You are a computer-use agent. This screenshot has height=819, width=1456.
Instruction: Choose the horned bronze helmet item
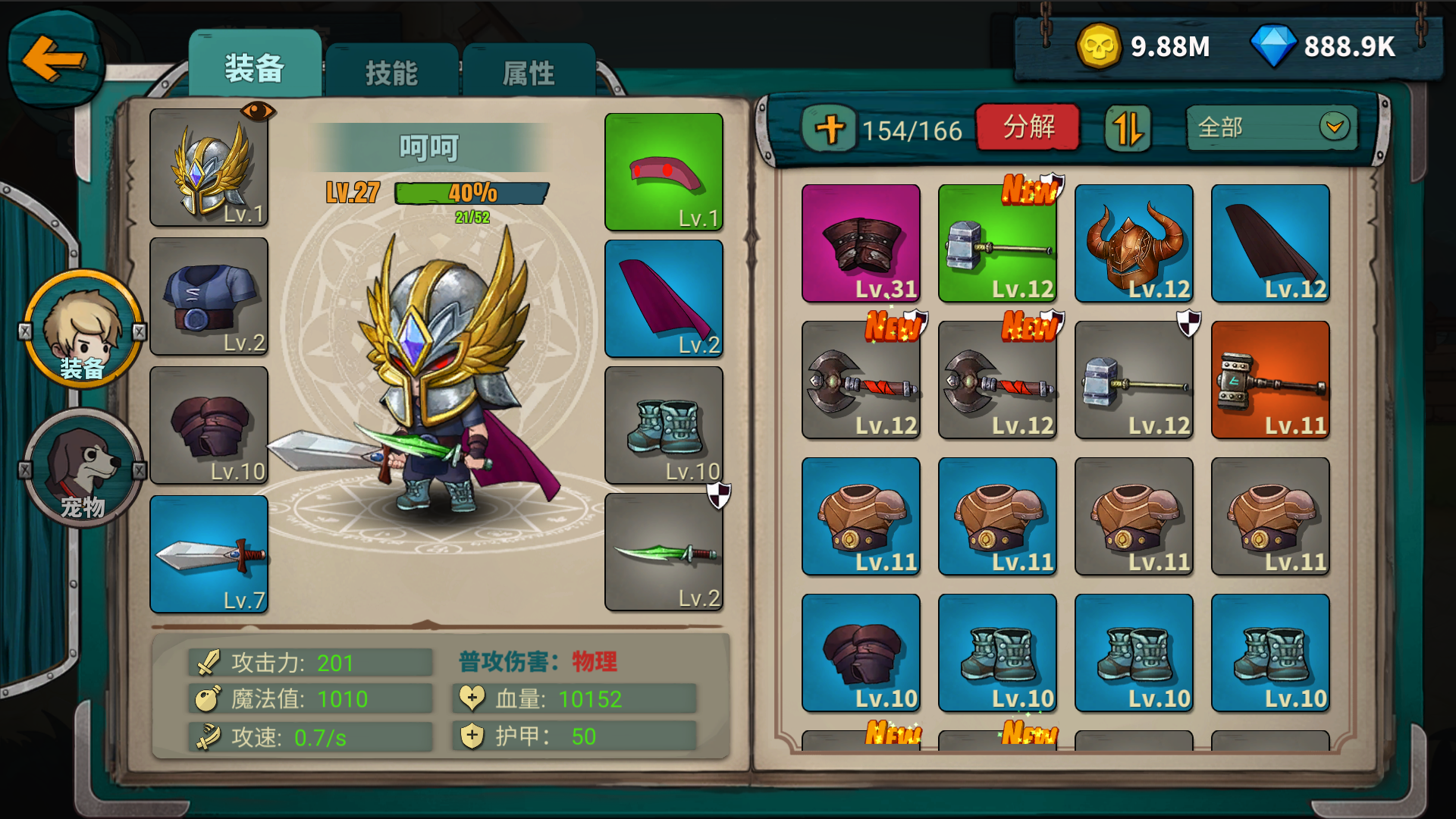pyautogui.click(x=1134, y=243)
